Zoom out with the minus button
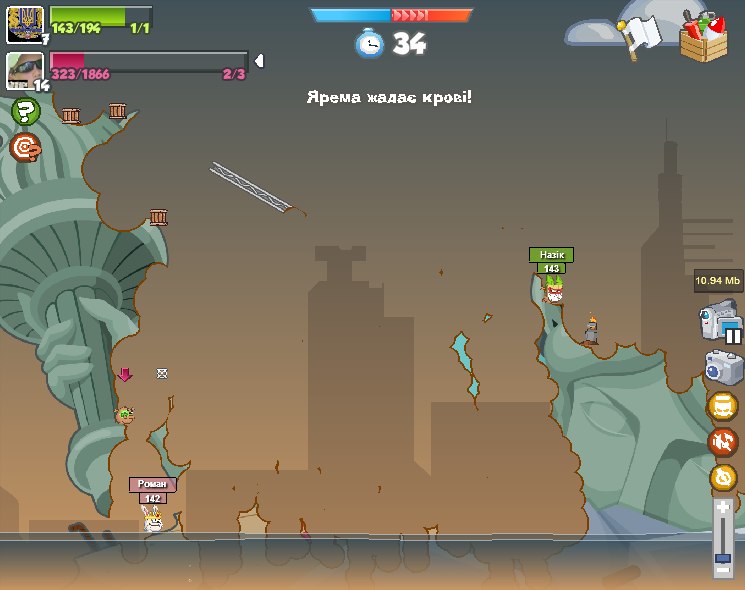 click(723, 569)
